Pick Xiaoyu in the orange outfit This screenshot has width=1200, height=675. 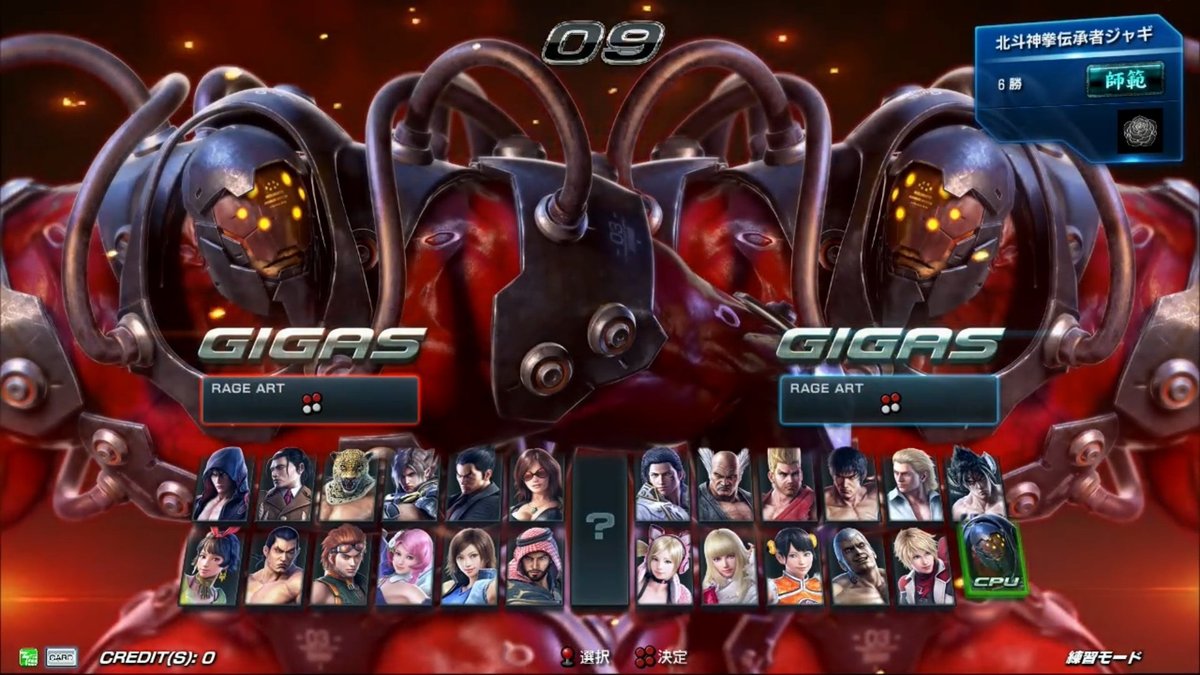(794, 567)
